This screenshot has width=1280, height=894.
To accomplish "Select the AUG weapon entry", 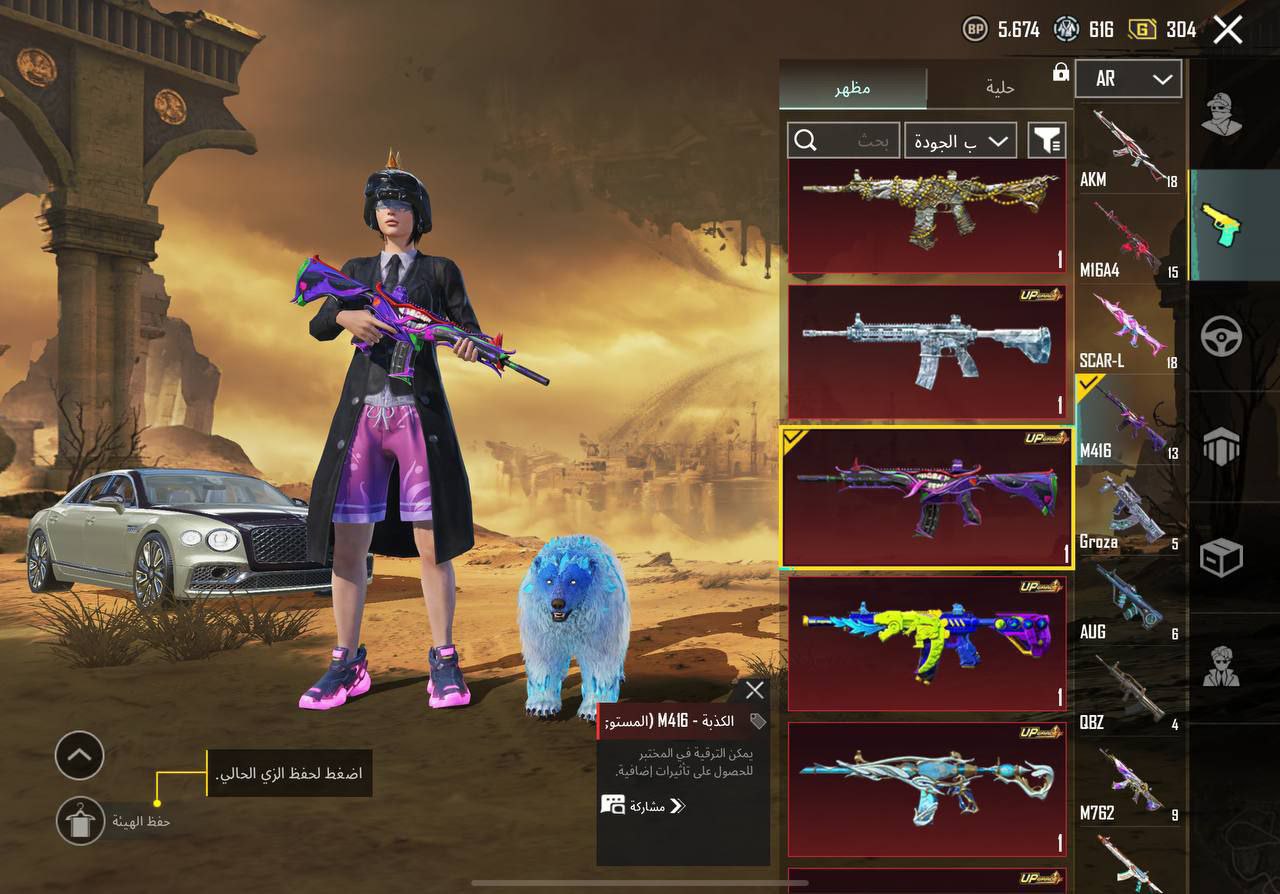I will pyautogui.click(x=1128, y=602).
